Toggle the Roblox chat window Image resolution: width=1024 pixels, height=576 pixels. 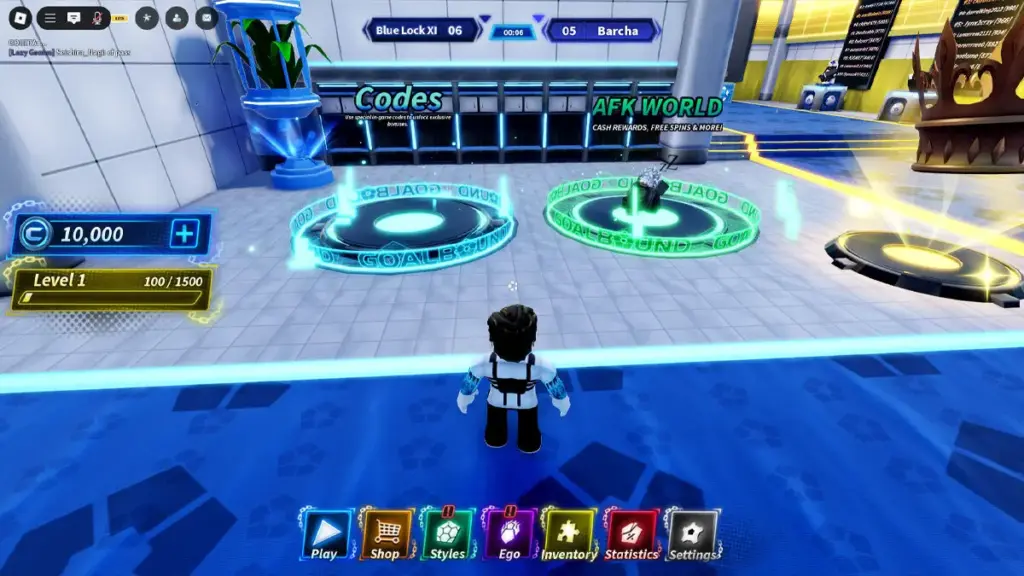(x=74, y=18)
